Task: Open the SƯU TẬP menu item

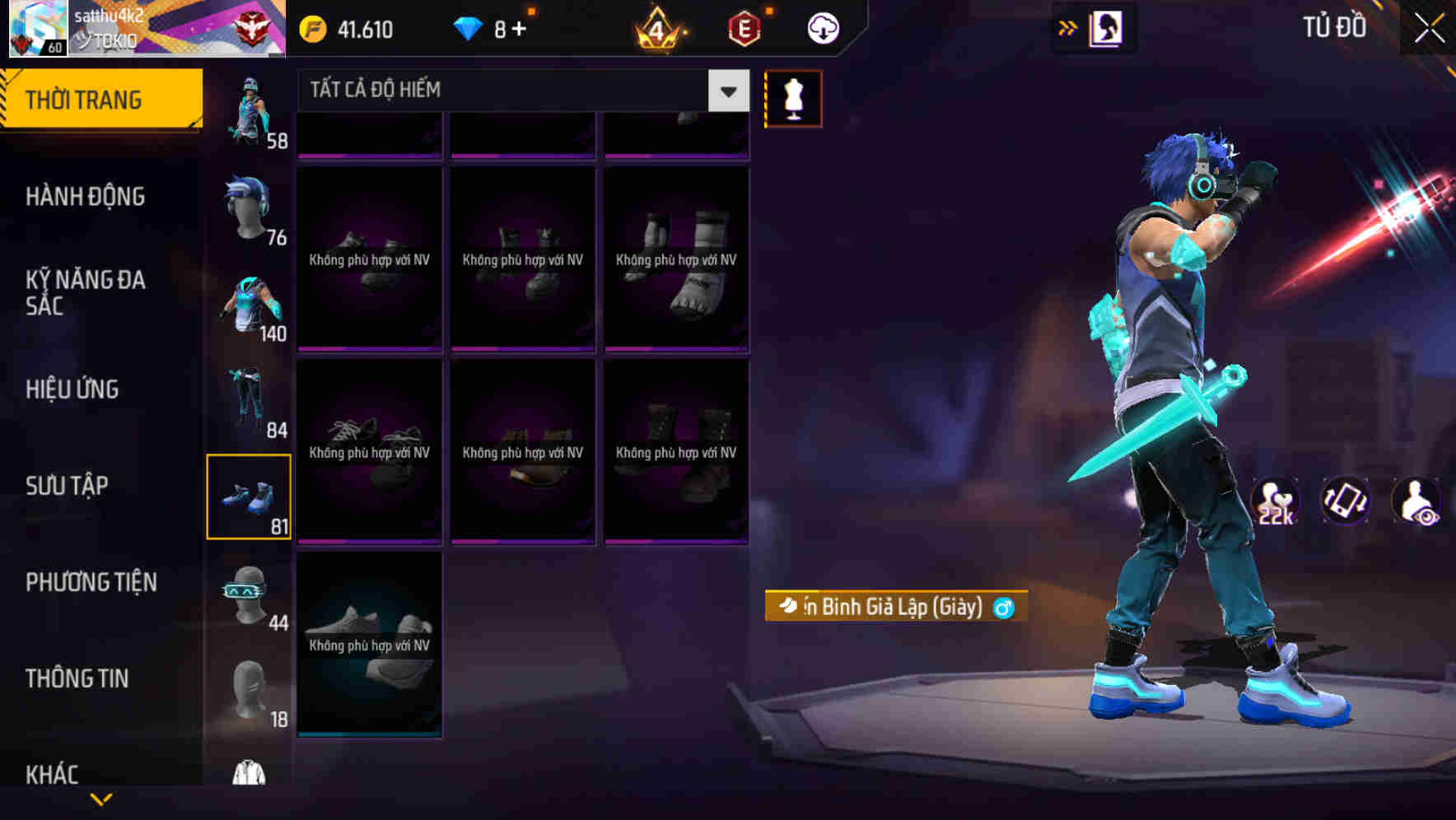Action: pos(68,487)
